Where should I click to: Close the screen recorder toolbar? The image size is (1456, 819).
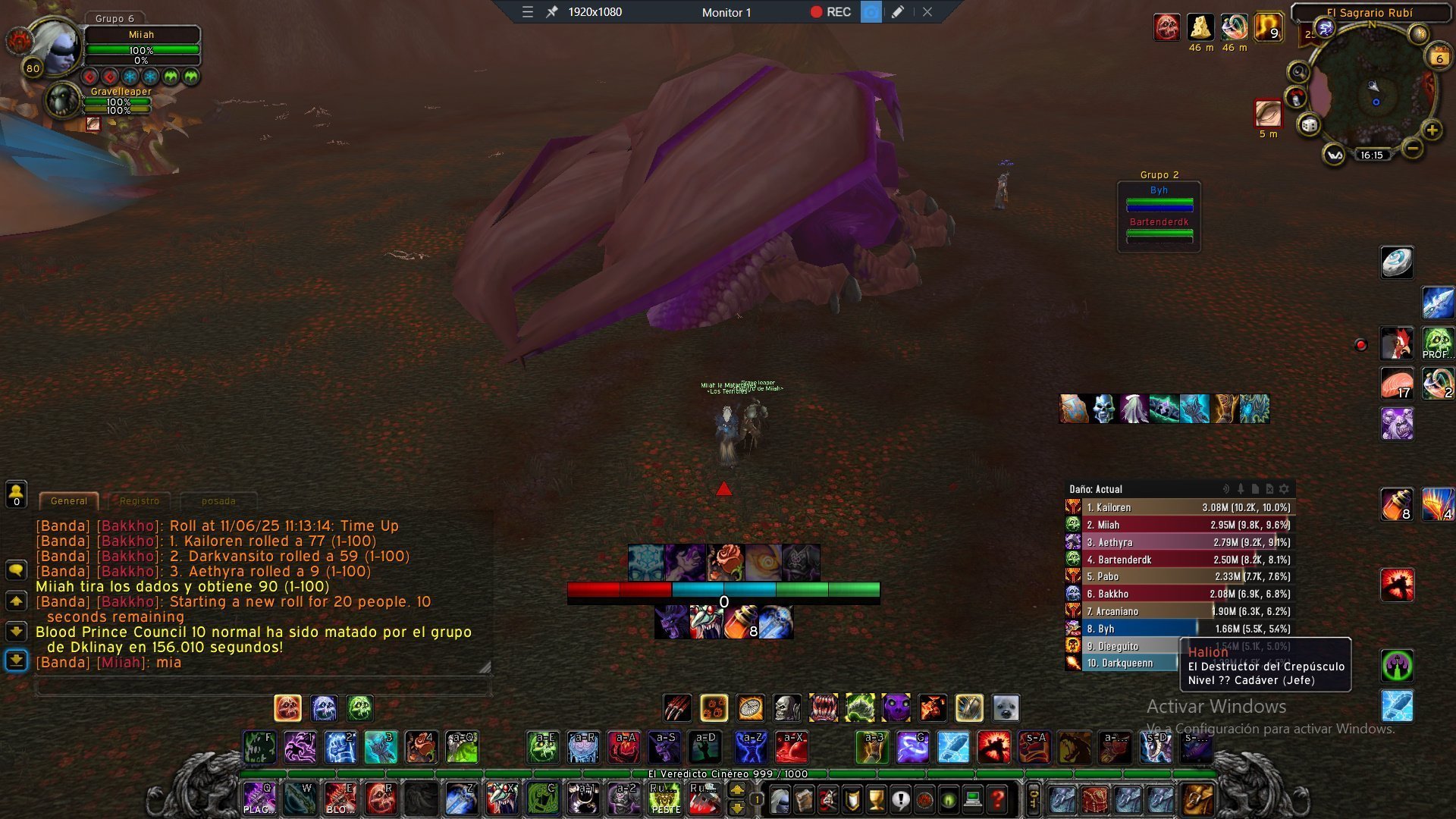(x=927, y=12)
